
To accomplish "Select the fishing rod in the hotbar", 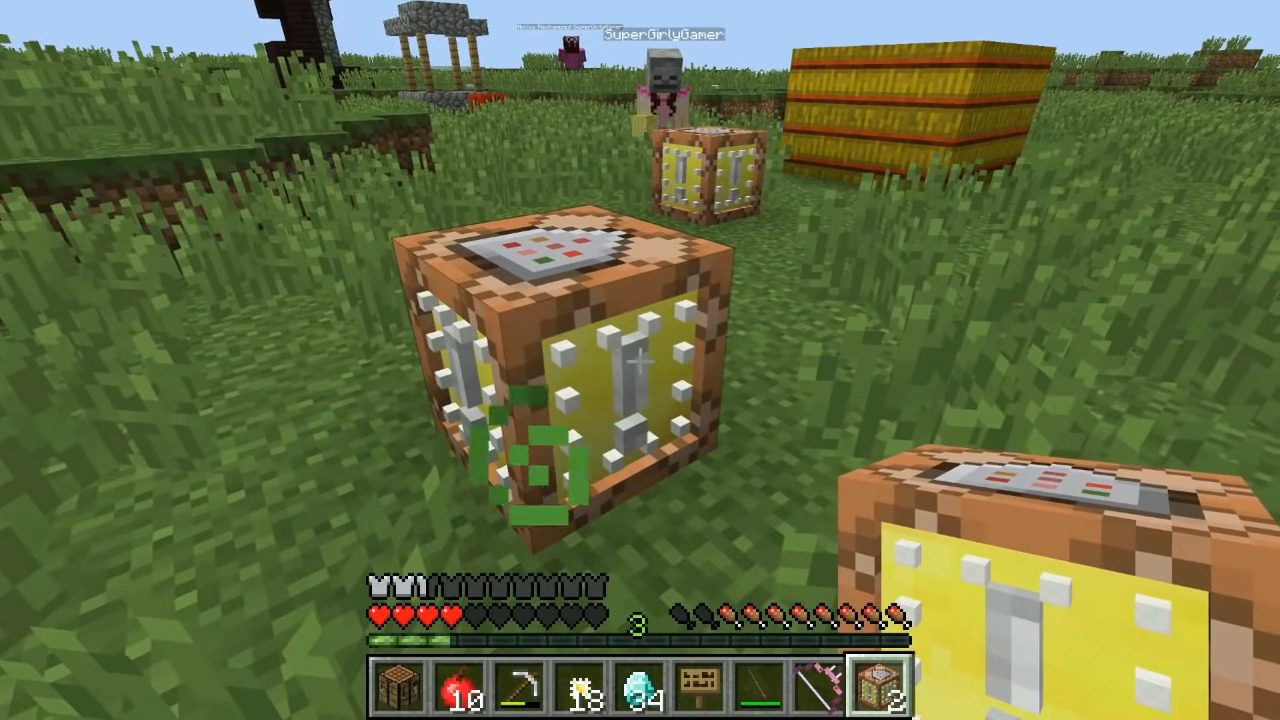I will 759,685.
